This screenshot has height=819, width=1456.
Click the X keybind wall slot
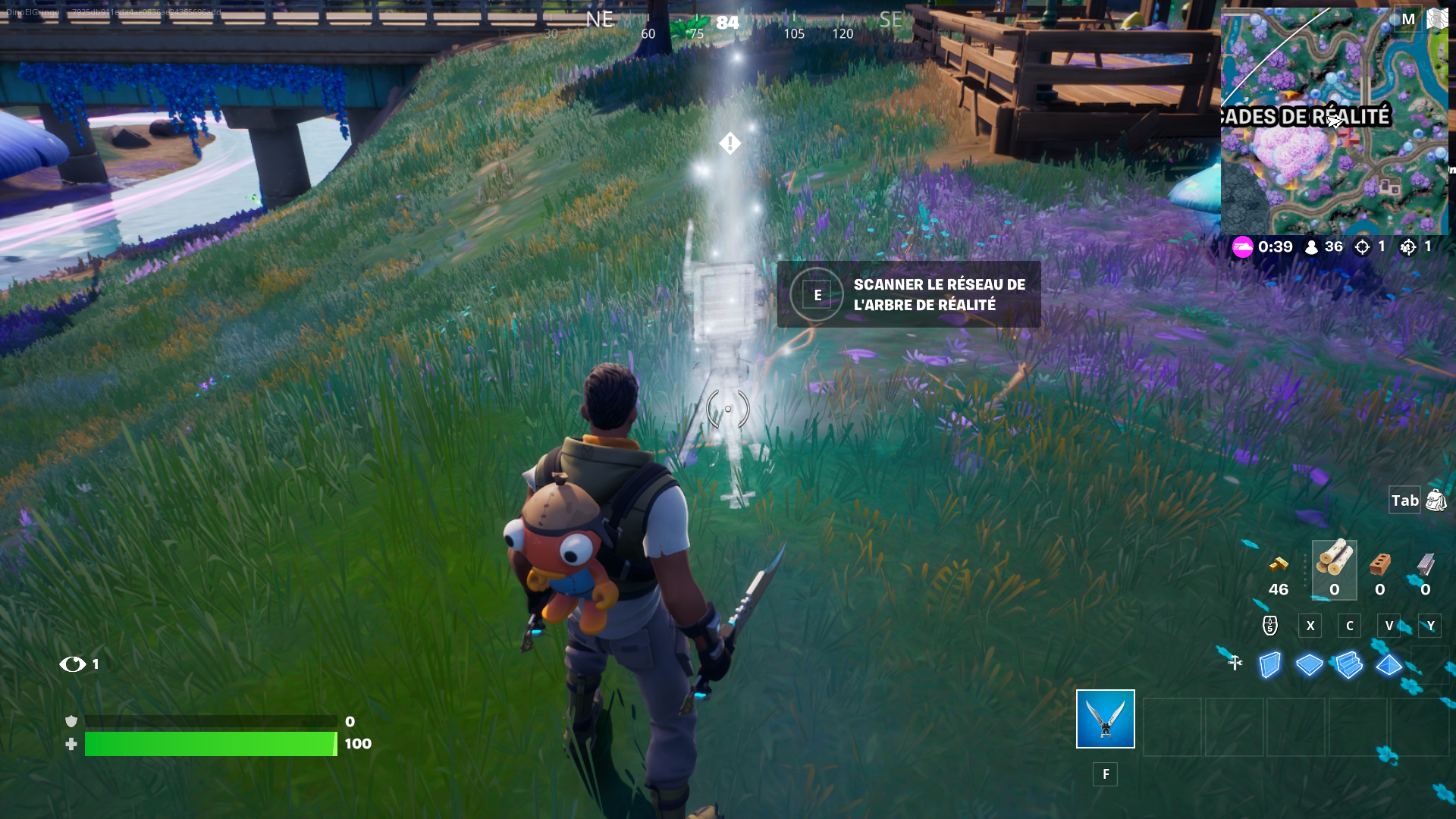(1310, 626)
